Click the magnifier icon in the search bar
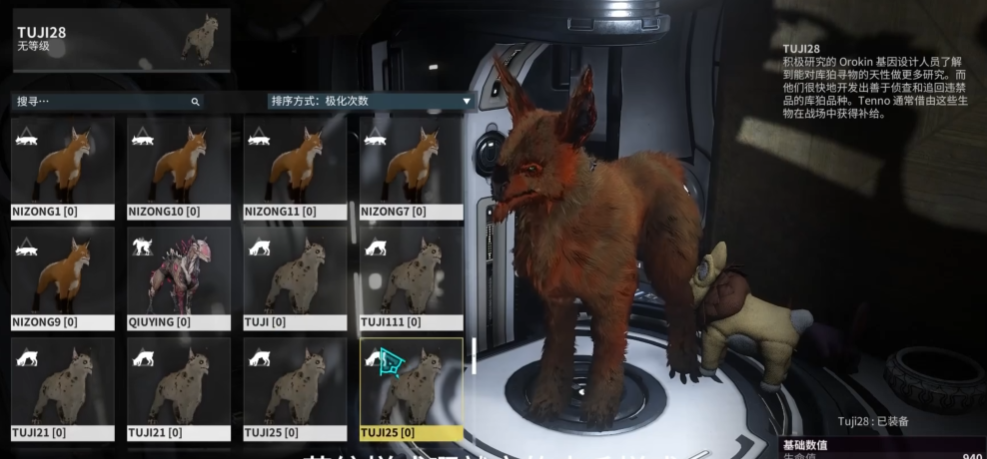The width and height of the screenshot is (987, 459). (195, 102)
